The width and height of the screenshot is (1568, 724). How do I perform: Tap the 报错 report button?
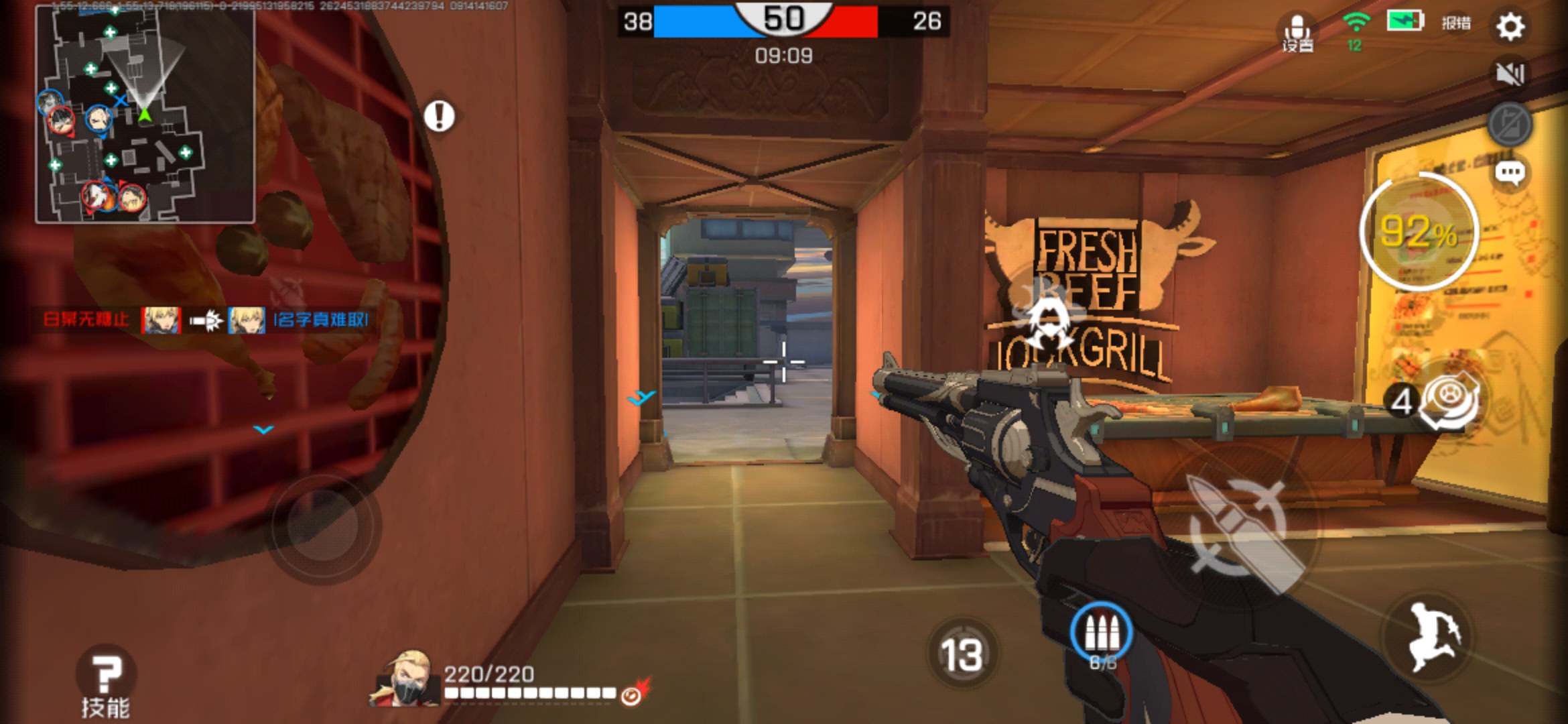click(x=1456, y=23)
